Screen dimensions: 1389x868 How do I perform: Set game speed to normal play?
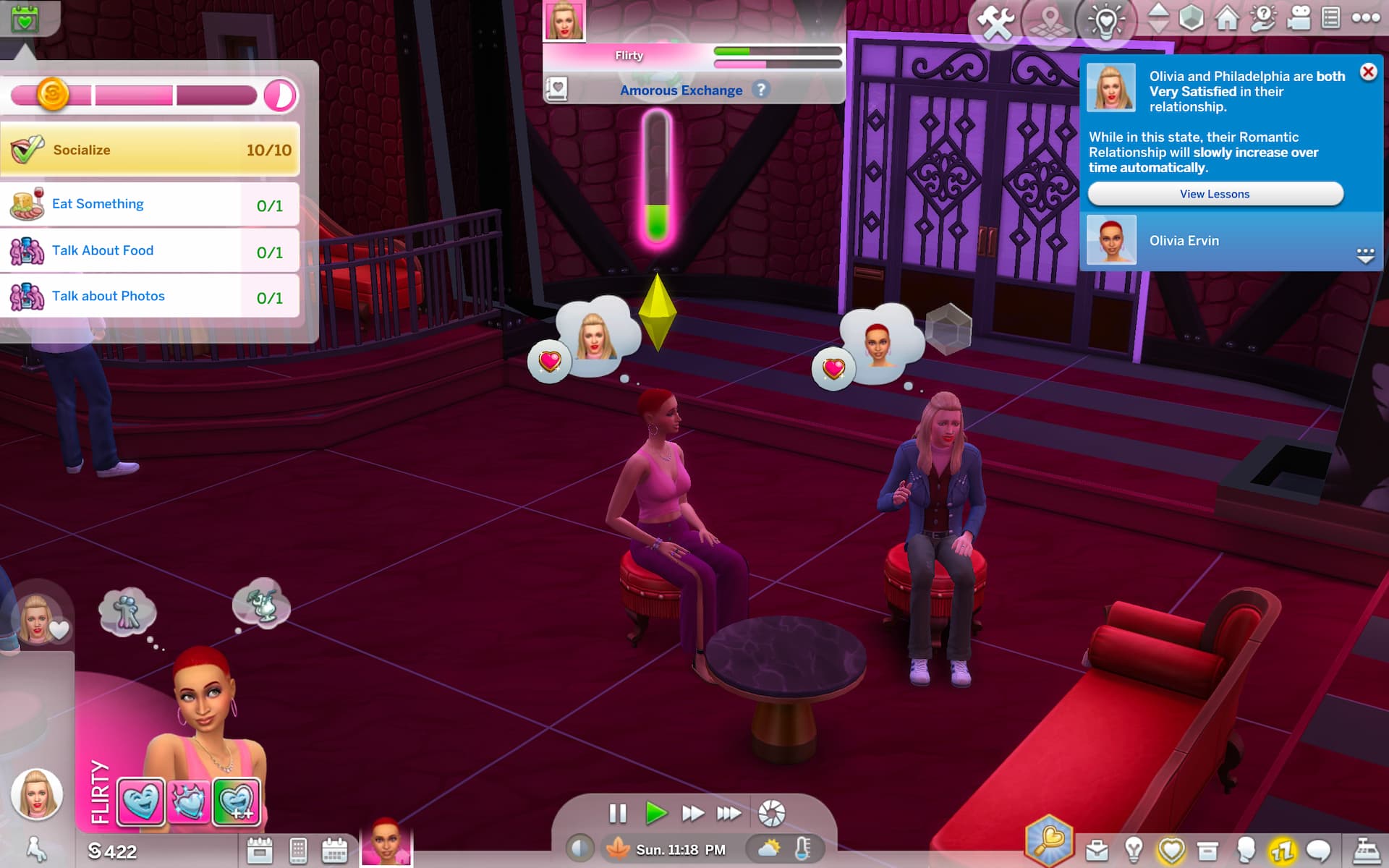pyautogui.click(x=655, y=814)
